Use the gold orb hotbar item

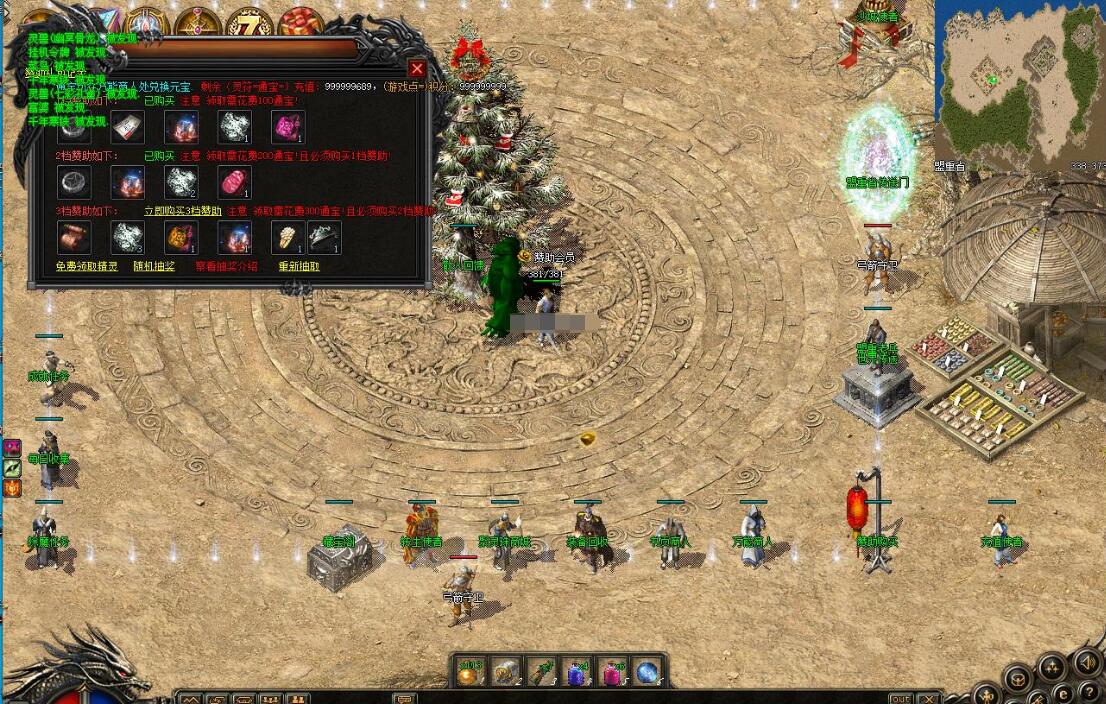point(470,673)
